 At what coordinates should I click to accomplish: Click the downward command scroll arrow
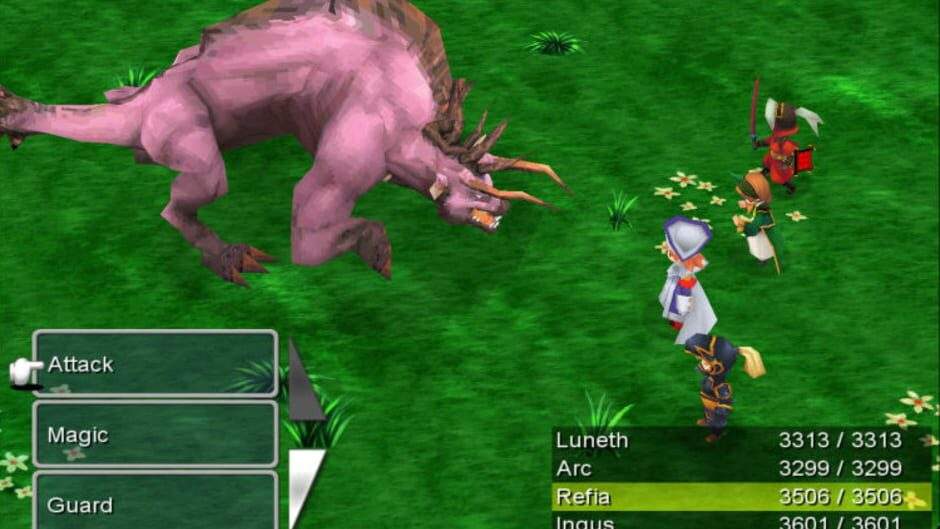pyautogui.click(x=304, y=485)
